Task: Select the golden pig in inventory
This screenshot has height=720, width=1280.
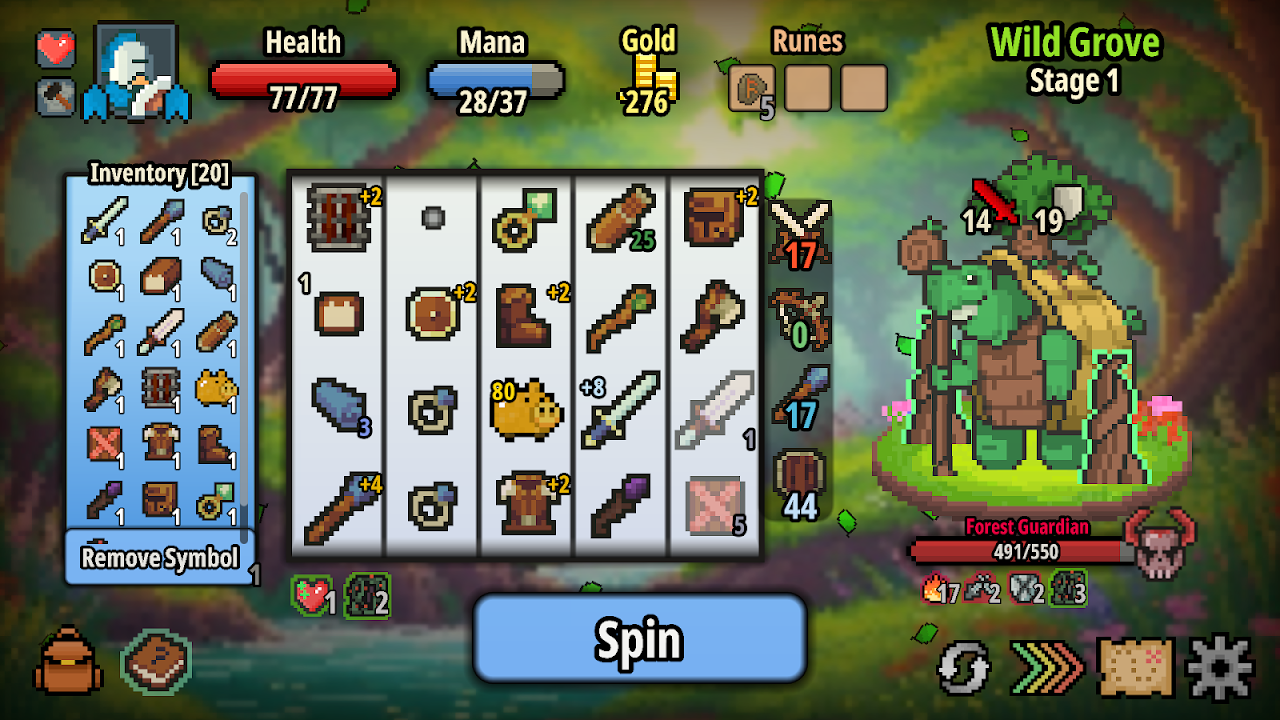Action: (x=215, y=387)
